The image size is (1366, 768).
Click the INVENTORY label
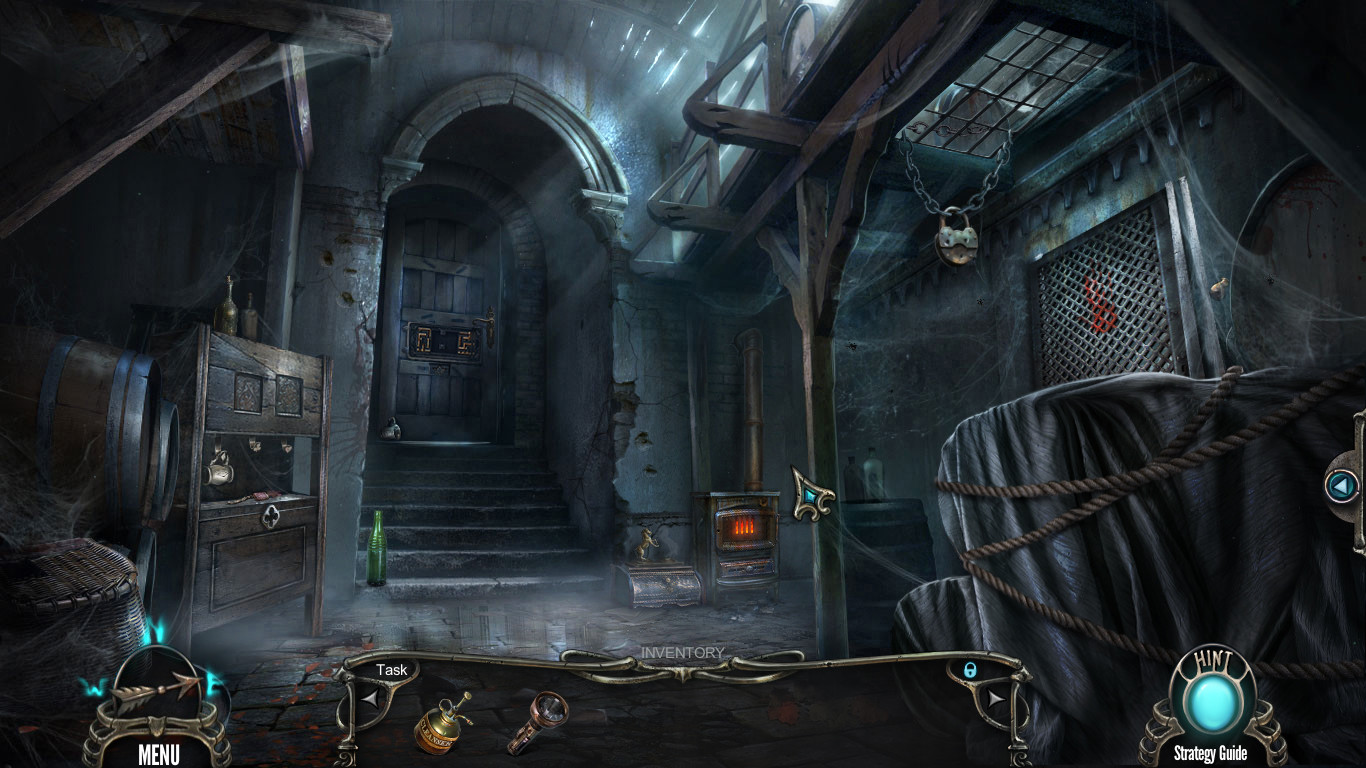coord(683,652)
